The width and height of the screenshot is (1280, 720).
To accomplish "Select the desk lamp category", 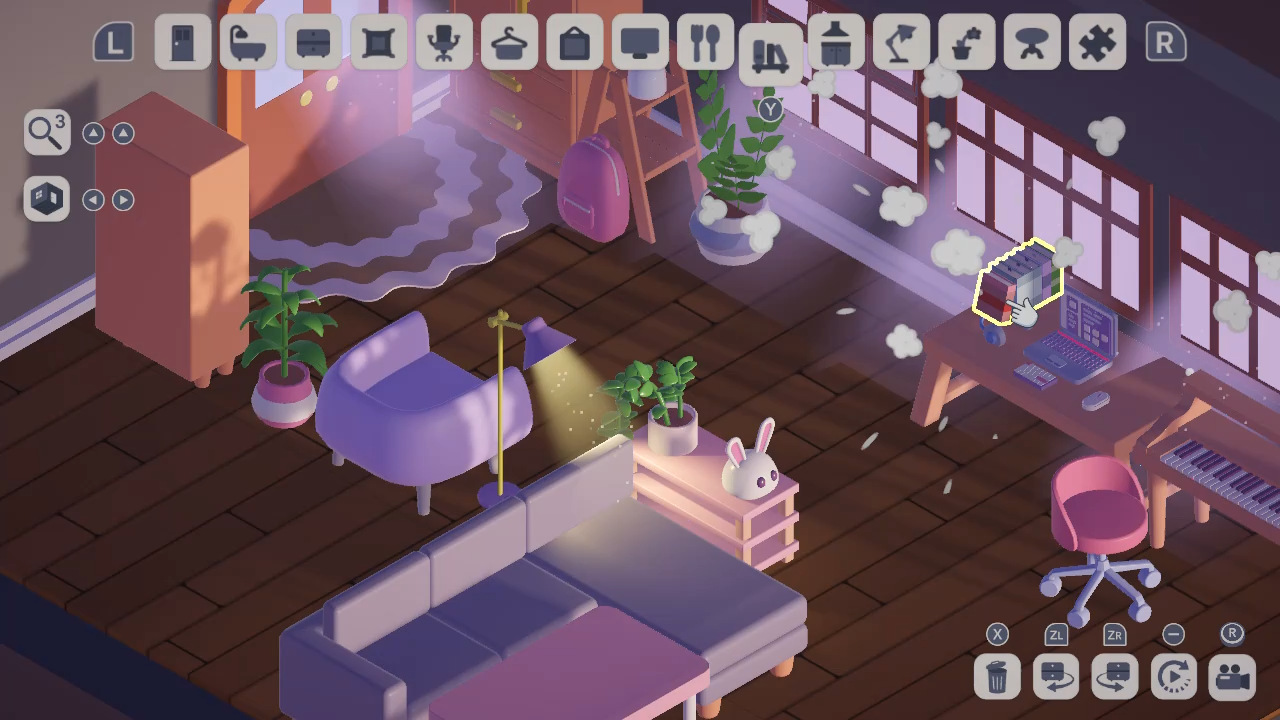I will (901, 43).
